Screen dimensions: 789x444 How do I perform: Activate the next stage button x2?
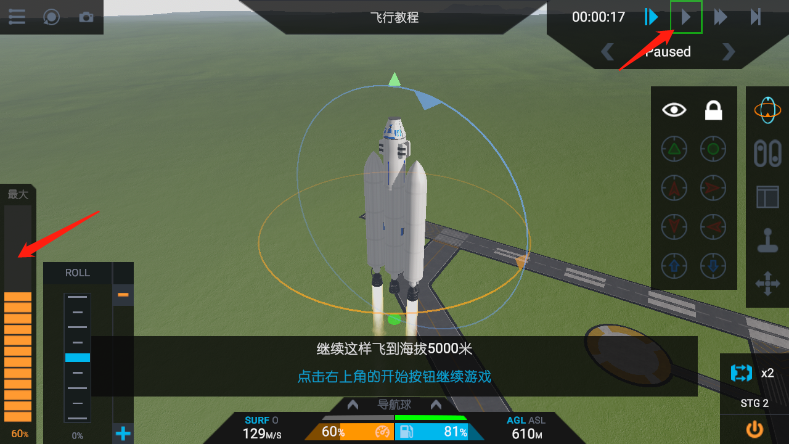753,373
